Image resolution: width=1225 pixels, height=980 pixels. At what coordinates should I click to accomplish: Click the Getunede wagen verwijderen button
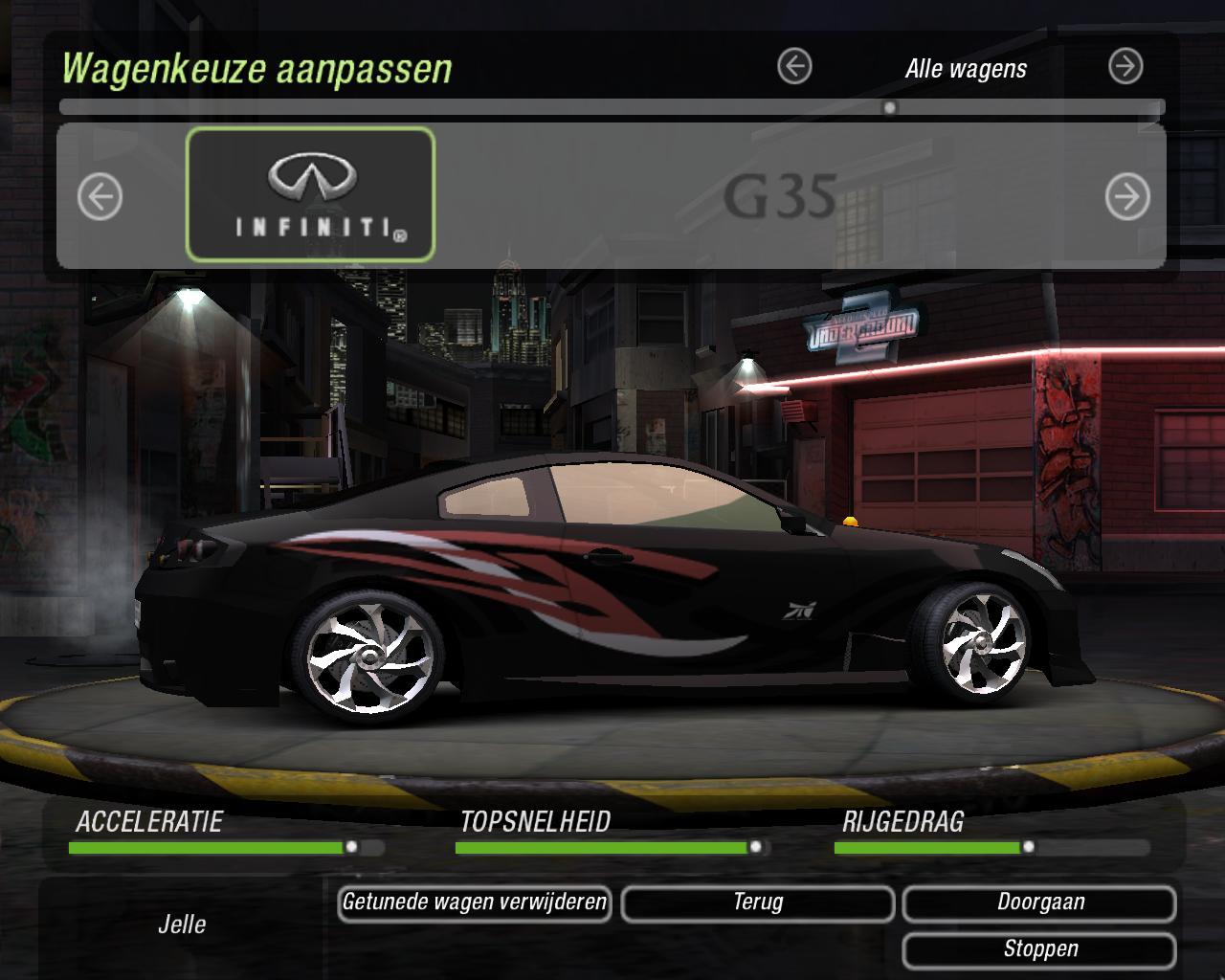[475, 902]
